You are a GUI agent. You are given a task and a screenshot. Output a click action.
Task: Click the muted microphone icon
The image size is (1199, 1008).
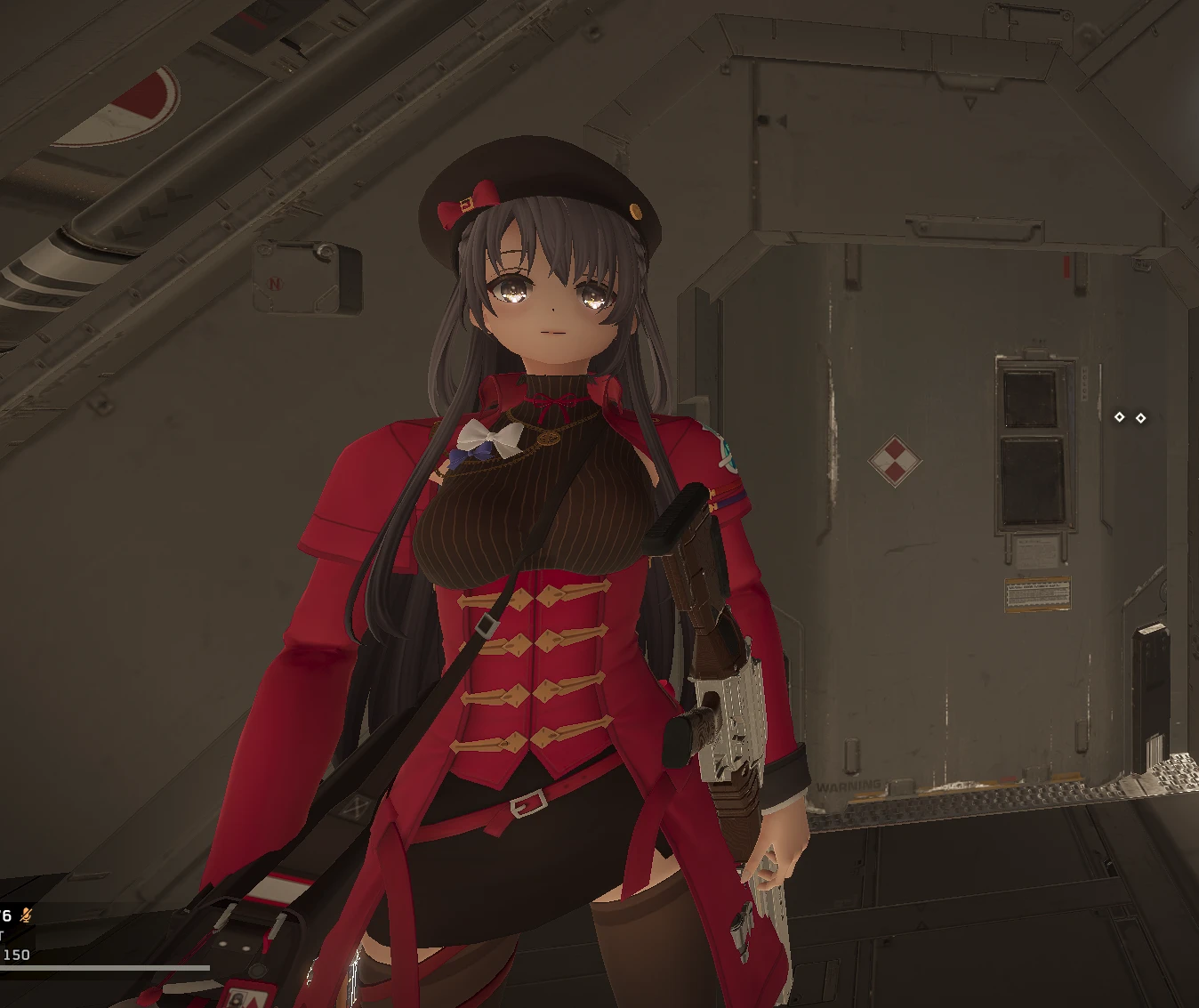tap(27, 915)
